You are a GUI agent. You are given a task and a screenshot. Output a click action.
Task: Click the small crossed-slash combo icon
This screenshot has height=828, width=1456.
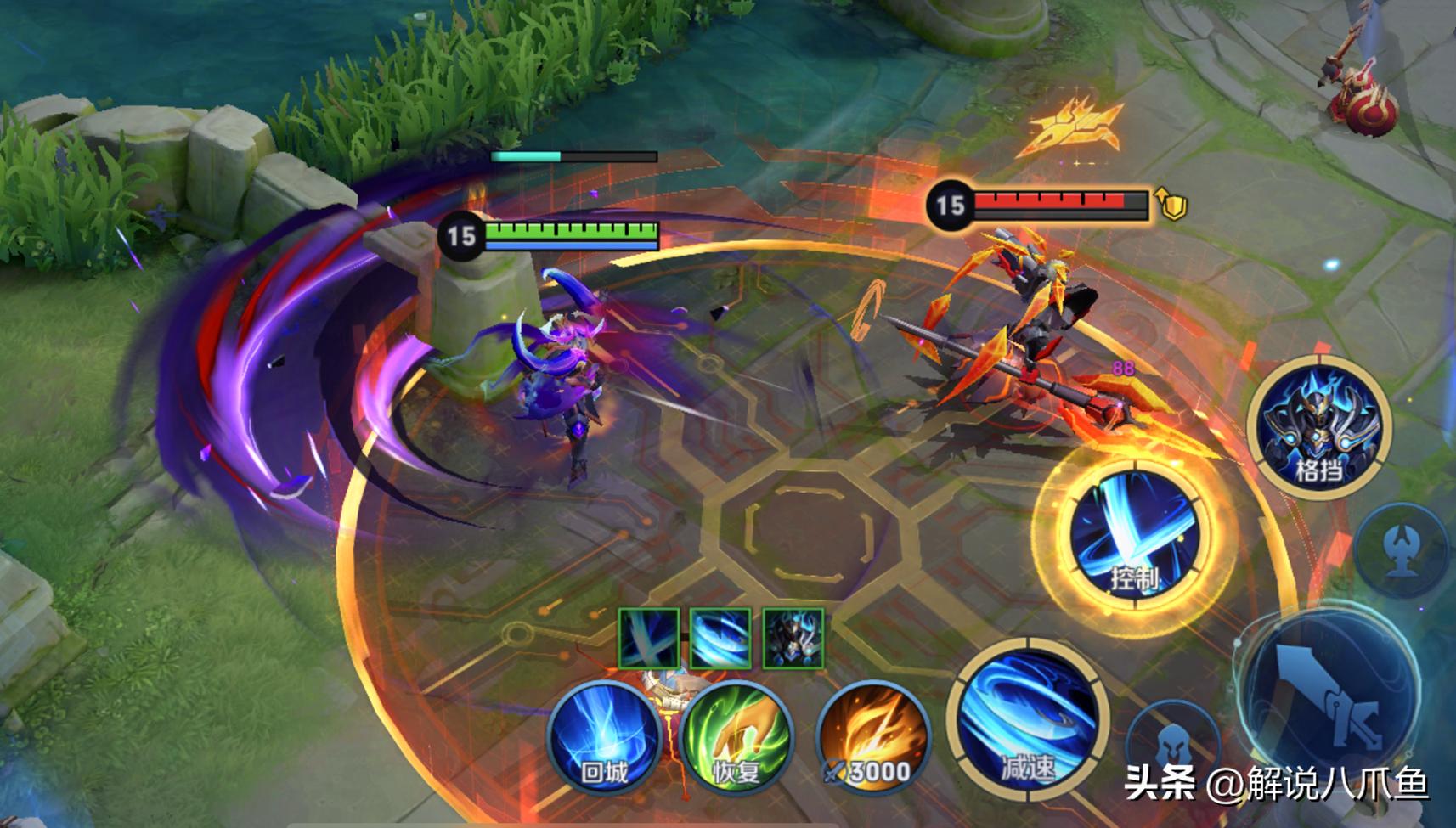648,638
